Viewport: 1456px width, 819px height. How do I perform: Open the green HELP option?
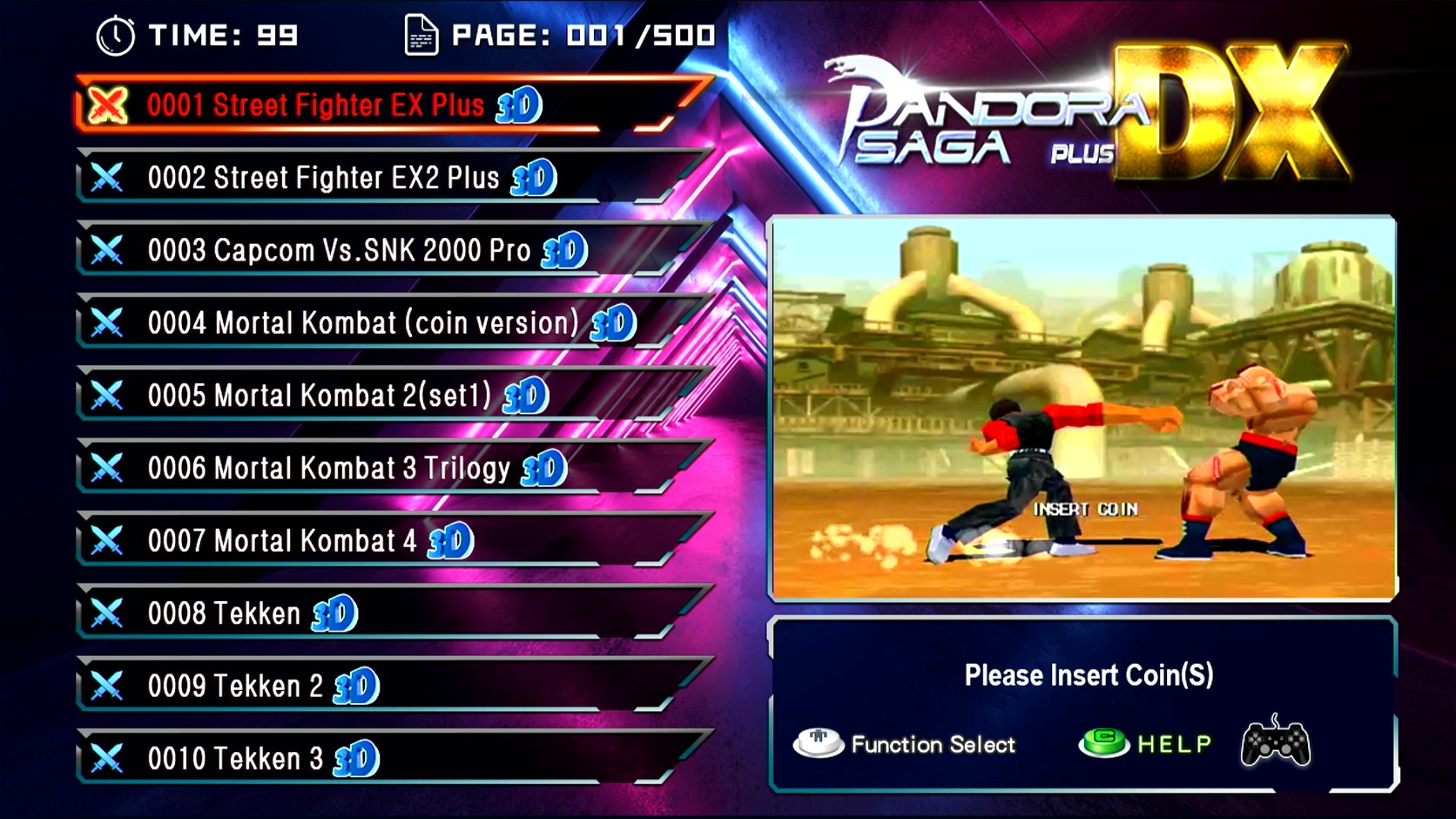pyautogui.click(x=1146, y=744)
